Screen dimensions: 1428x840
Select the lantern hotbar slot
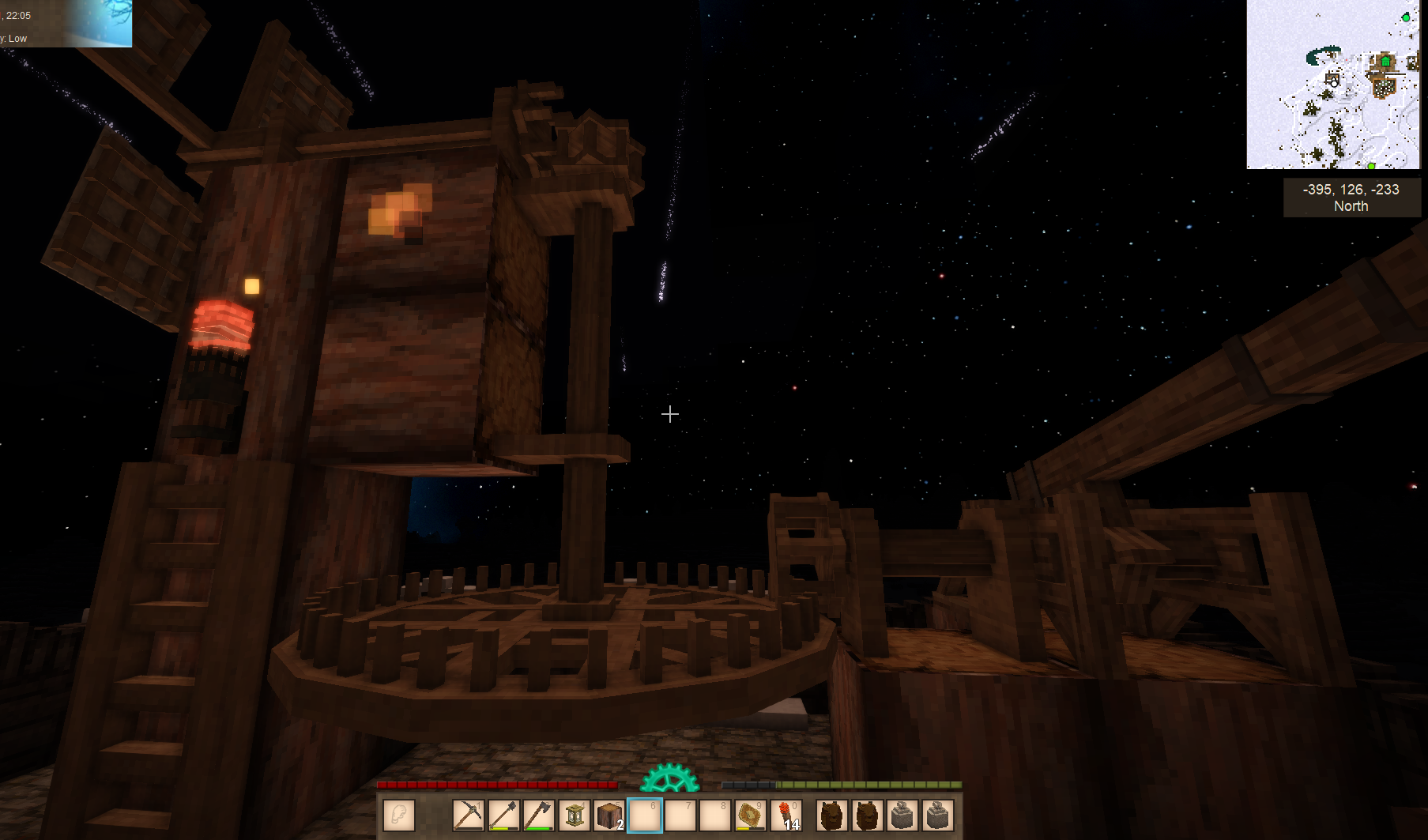[574, 816]
